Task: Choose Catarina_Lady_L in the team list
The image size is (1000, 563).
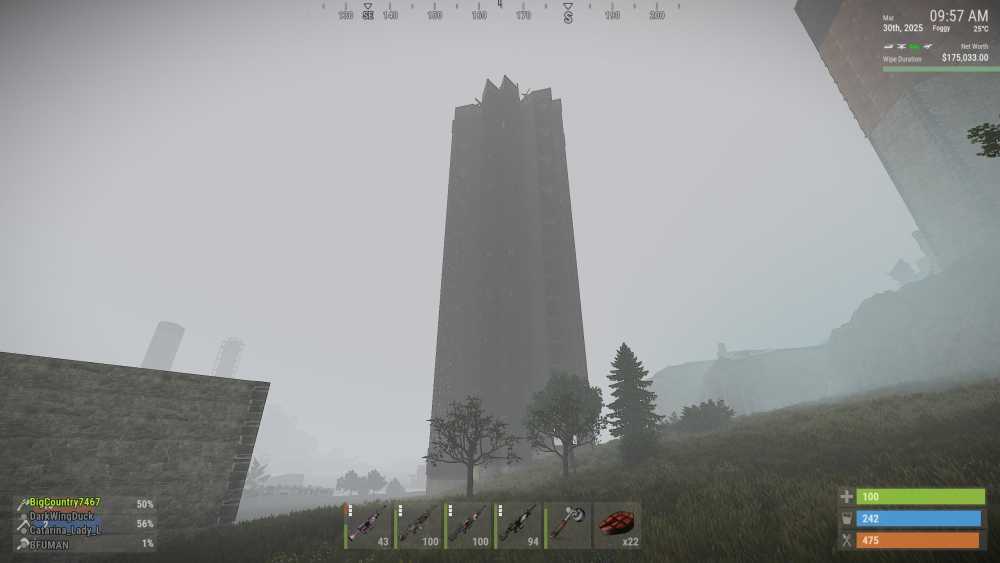Action: pos(65,530)
